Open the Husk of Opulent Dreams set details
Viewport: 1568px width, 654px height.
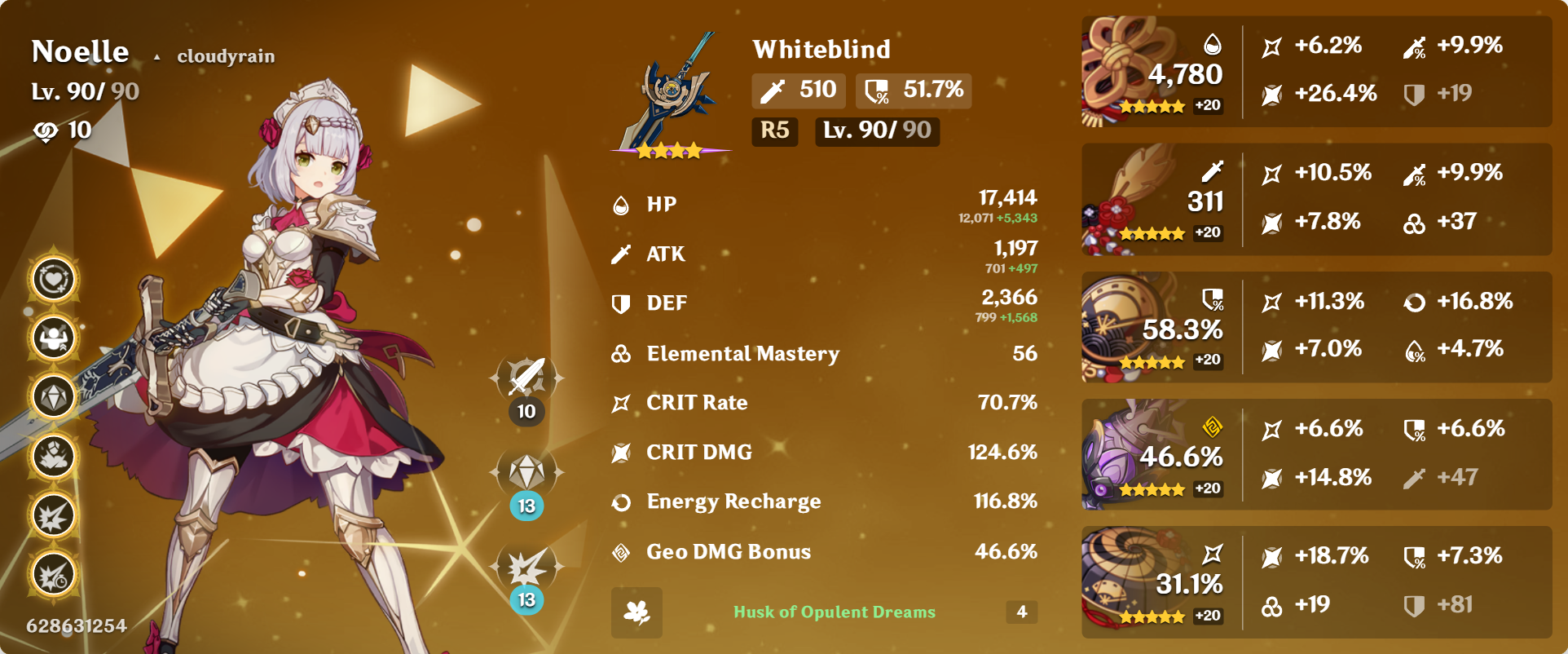[x=834, y=612]
